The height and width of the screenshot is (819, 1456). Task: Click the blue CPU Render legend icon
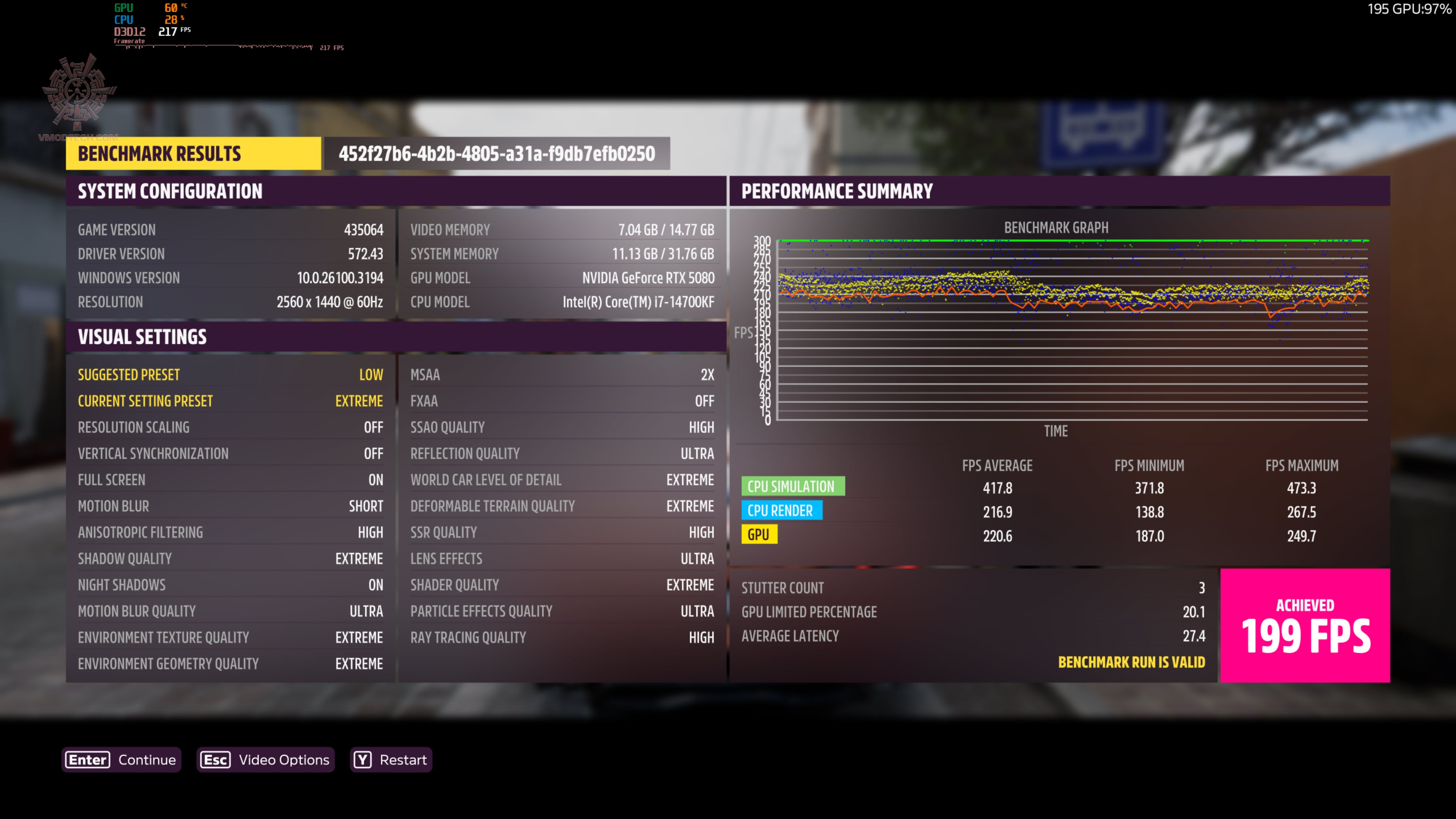[x=782, y=510]
